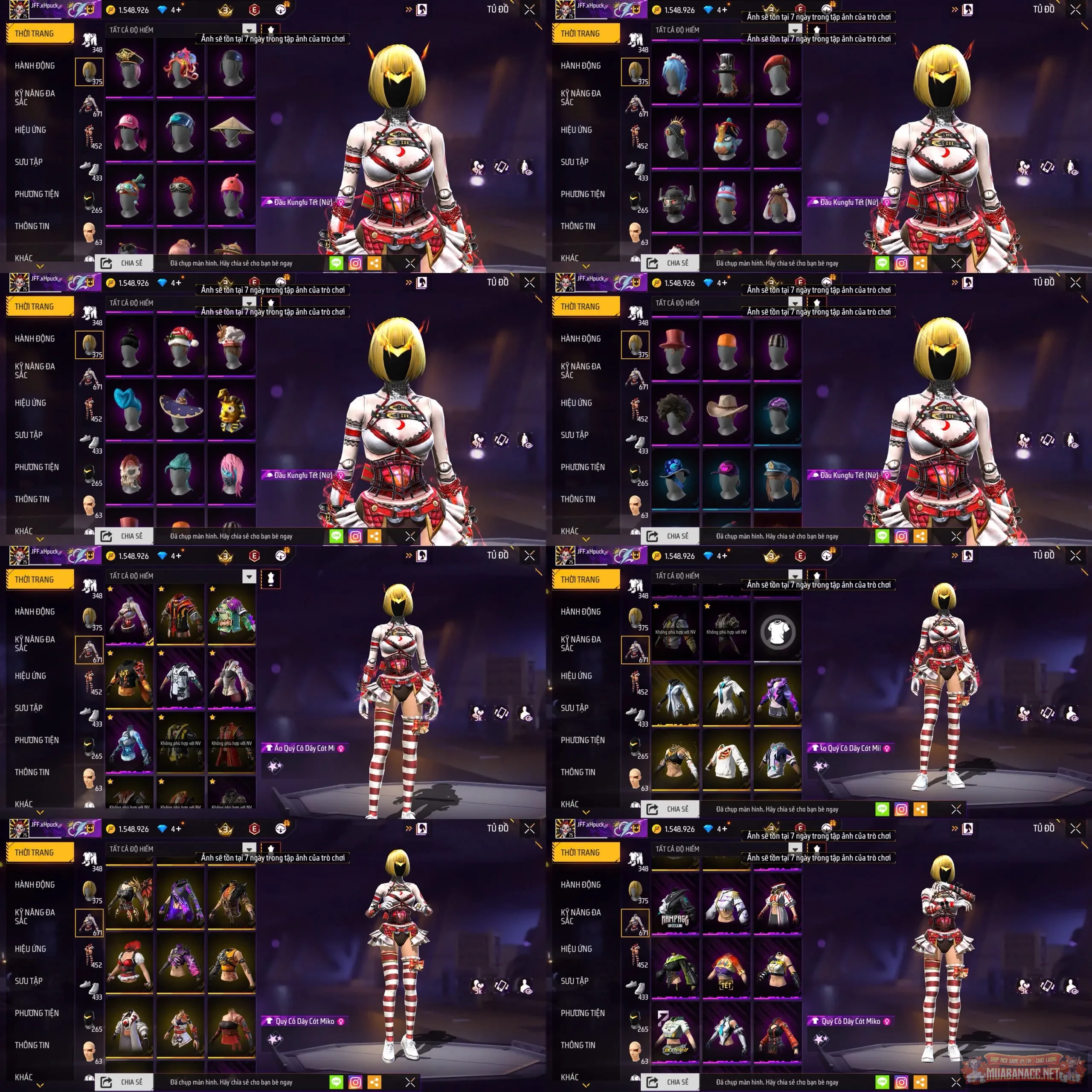Select the hair category icon in the wardrobe sidebar

point(90,72)
